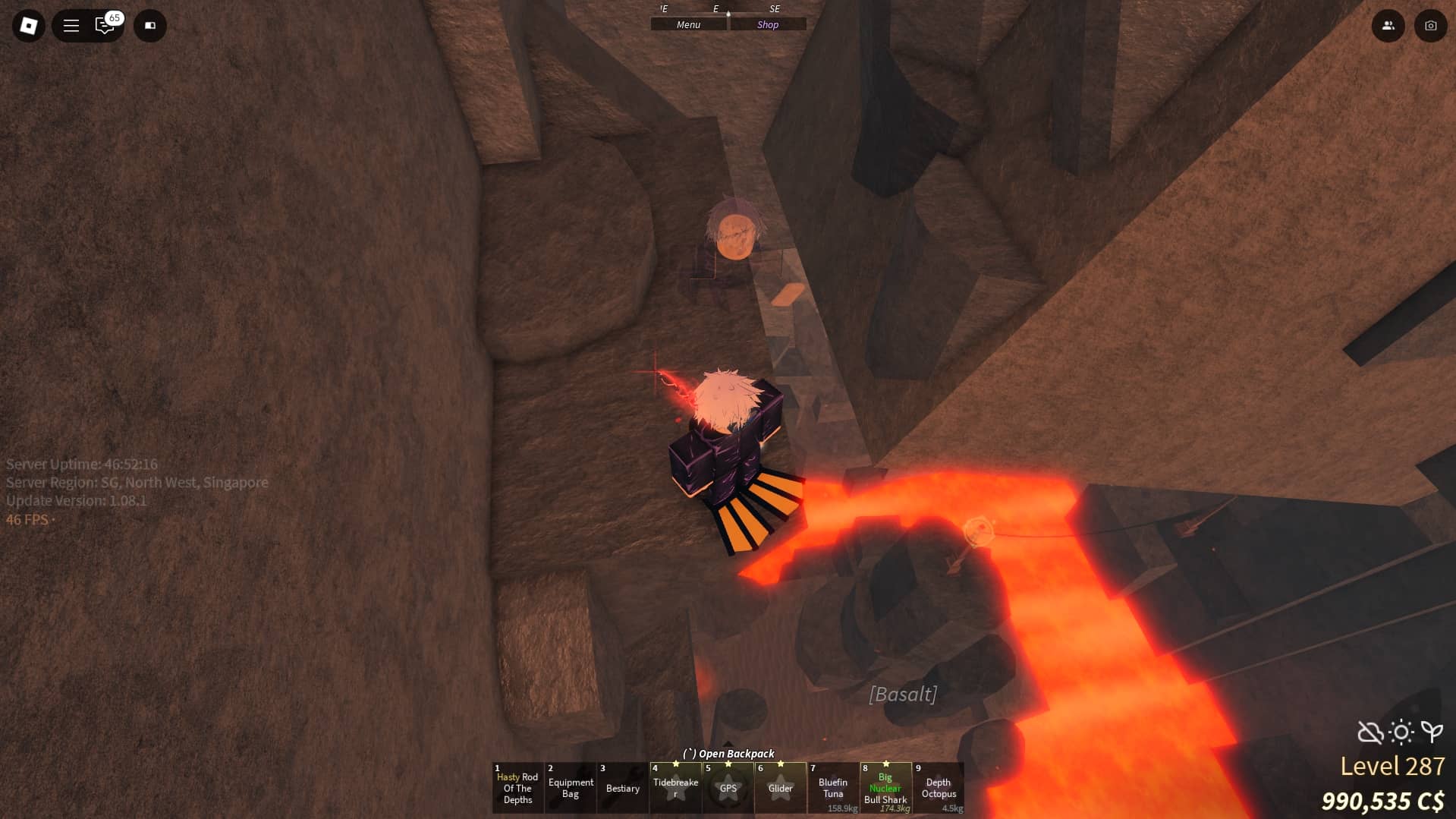Toggle the people/friends panel
Screen dimensions: 1456x819
click(x=1388, y=25)
